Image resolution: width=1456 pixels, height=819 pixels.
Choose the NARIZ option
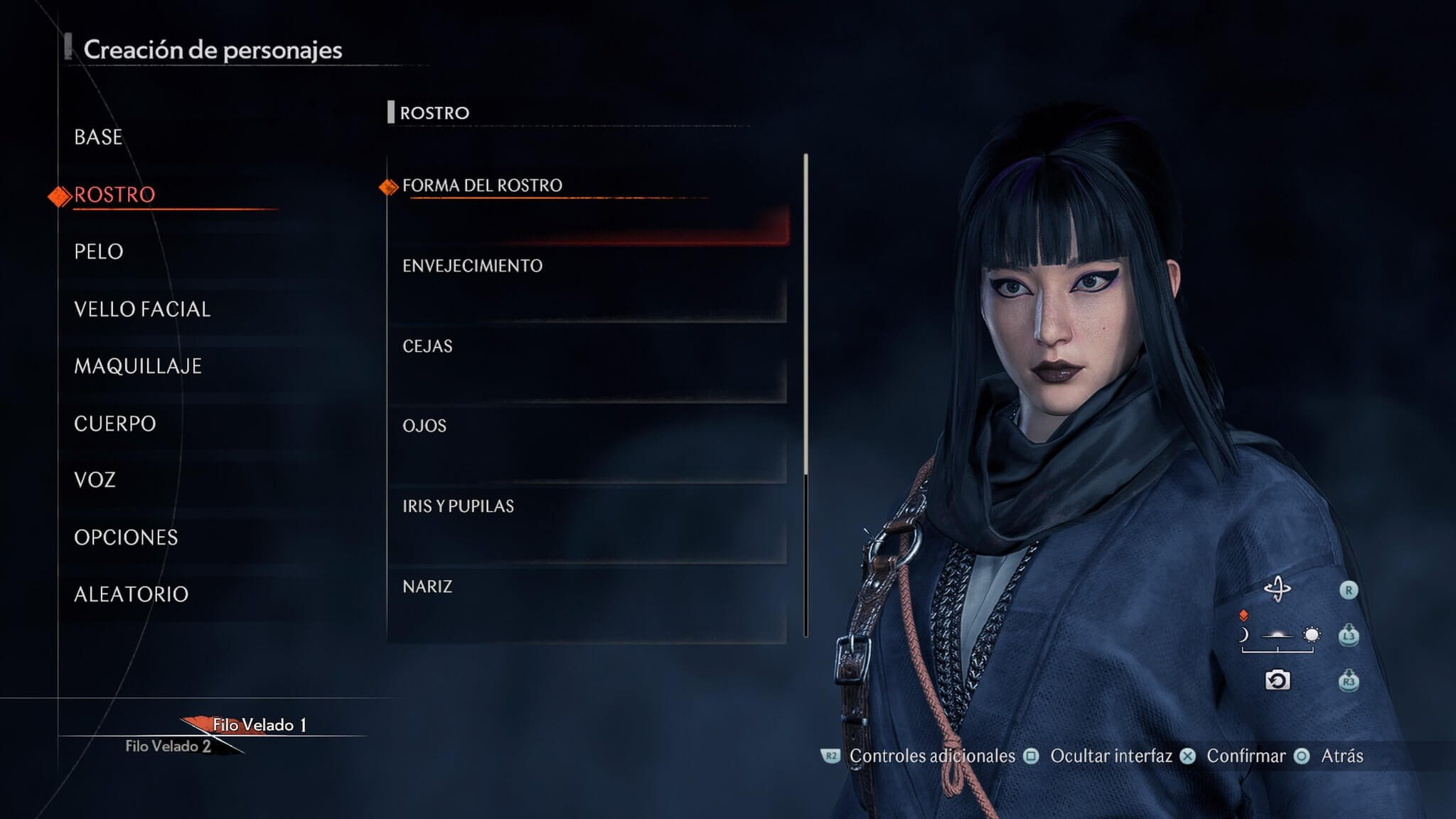pos(427,587)
